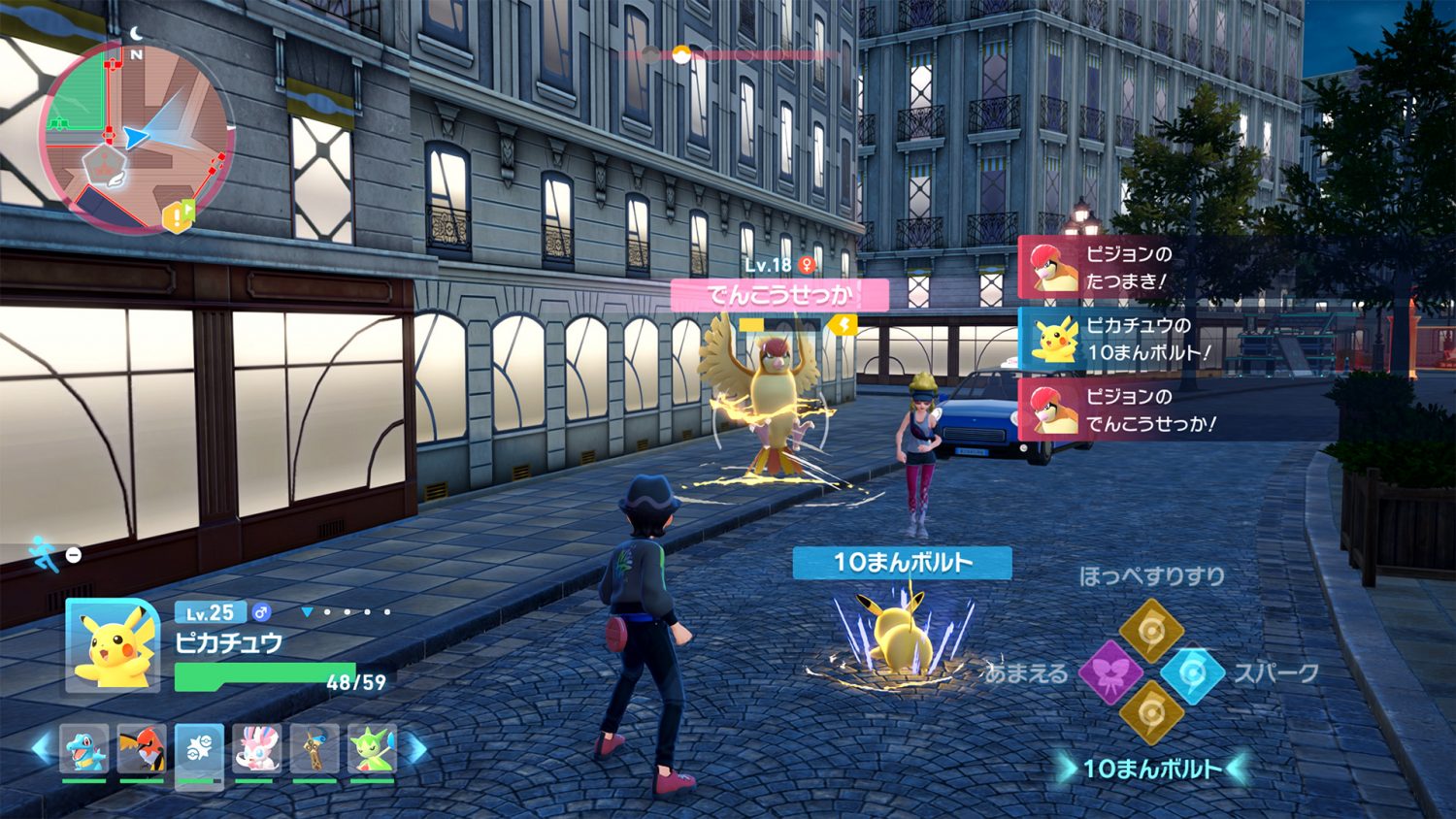Select Talonflame from the party bar
This screenshot has height=819, width=1456.
[142, 750]
